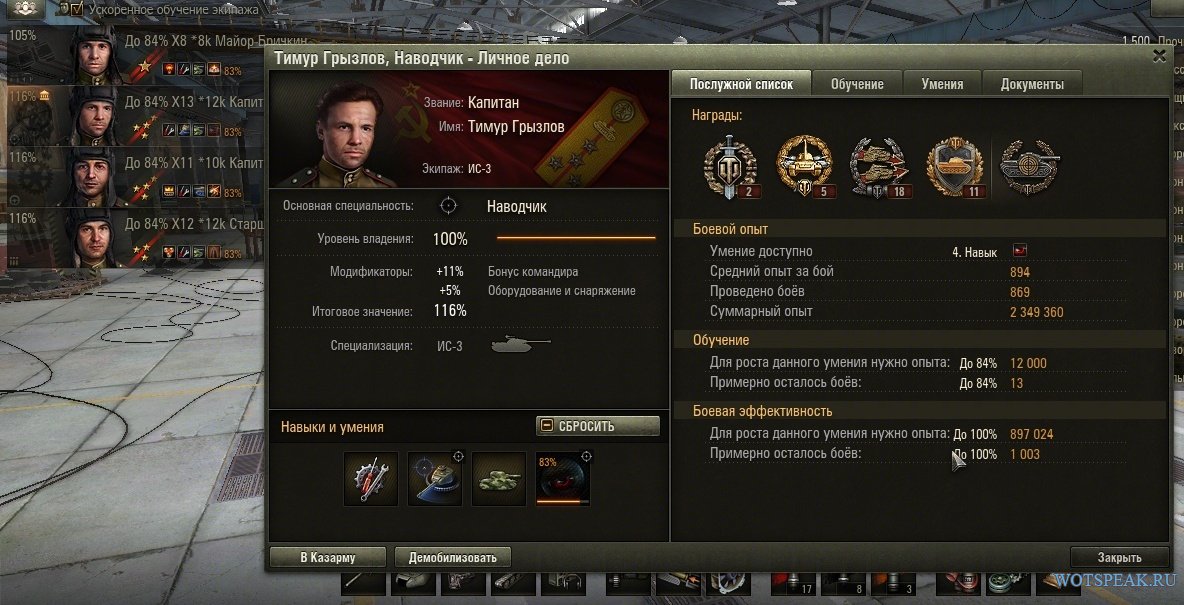Image resolution: width=1184 pixels, height=605 pixels.
Task: Close the personal file window with X
Action: pos(1159,57)
